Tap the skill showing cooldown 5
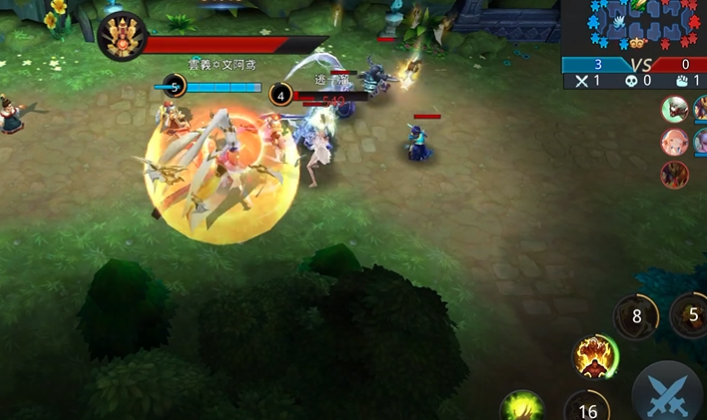The width and height of the screenshot is (707, 420). pyautogui.click(x=690, y=313)
